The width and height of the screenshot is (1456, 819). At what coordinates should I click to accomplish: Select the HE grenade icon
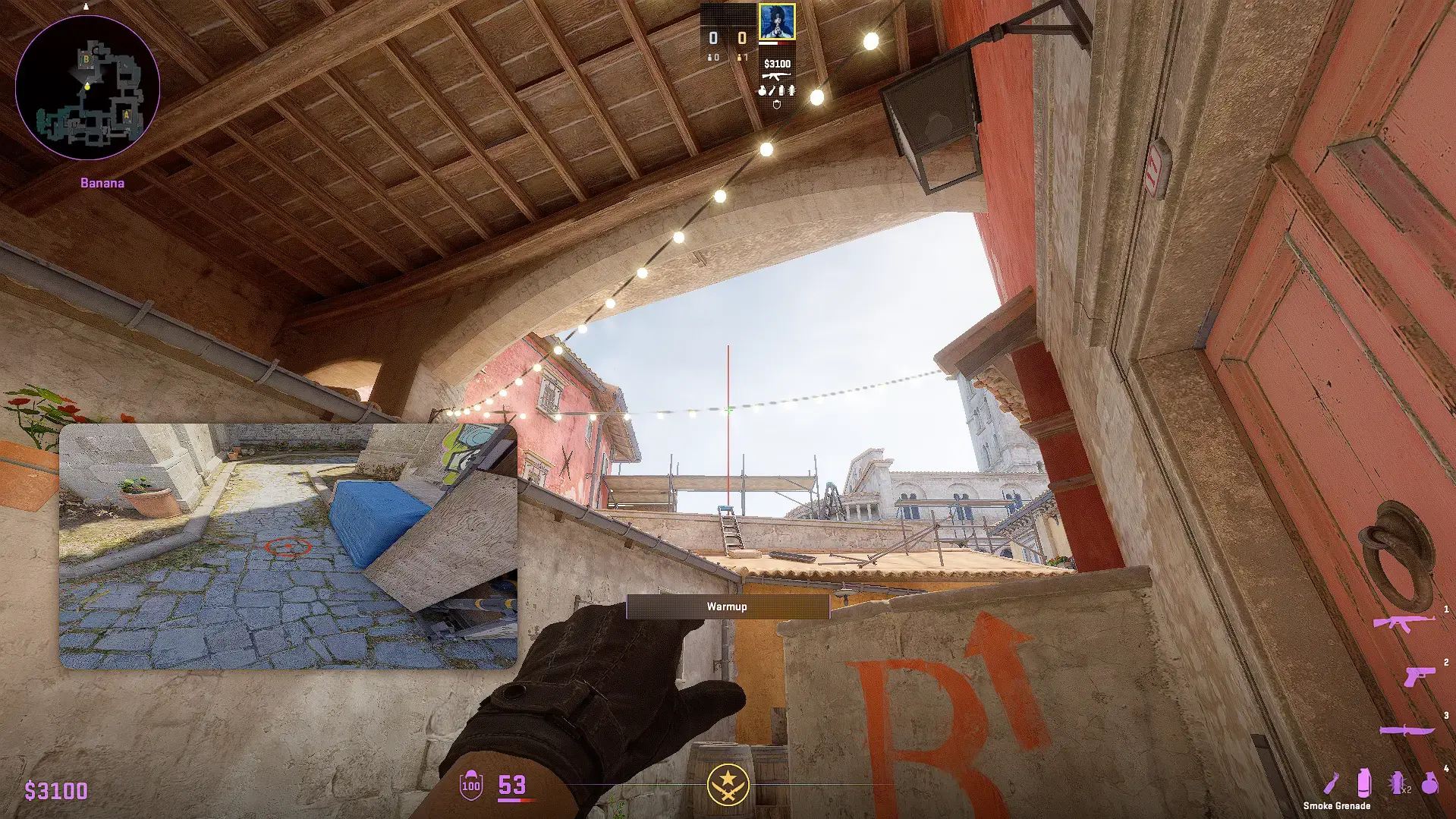tap(1430, 783)
